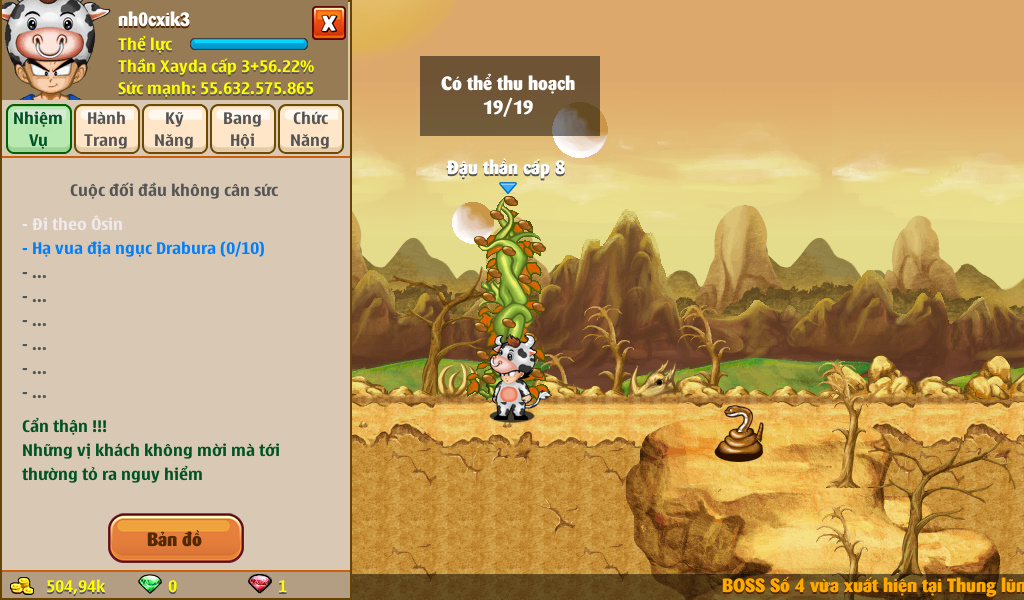This screenshot has width=1024, height=600.
Task: Click the red ruby currency icon
Action: pos(259,585)
